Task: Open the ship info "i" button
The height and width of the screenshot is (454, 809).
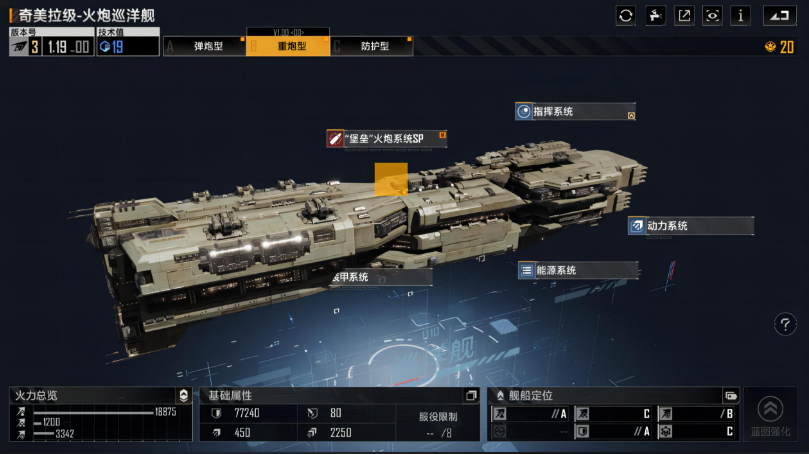Action: point(741,15)
